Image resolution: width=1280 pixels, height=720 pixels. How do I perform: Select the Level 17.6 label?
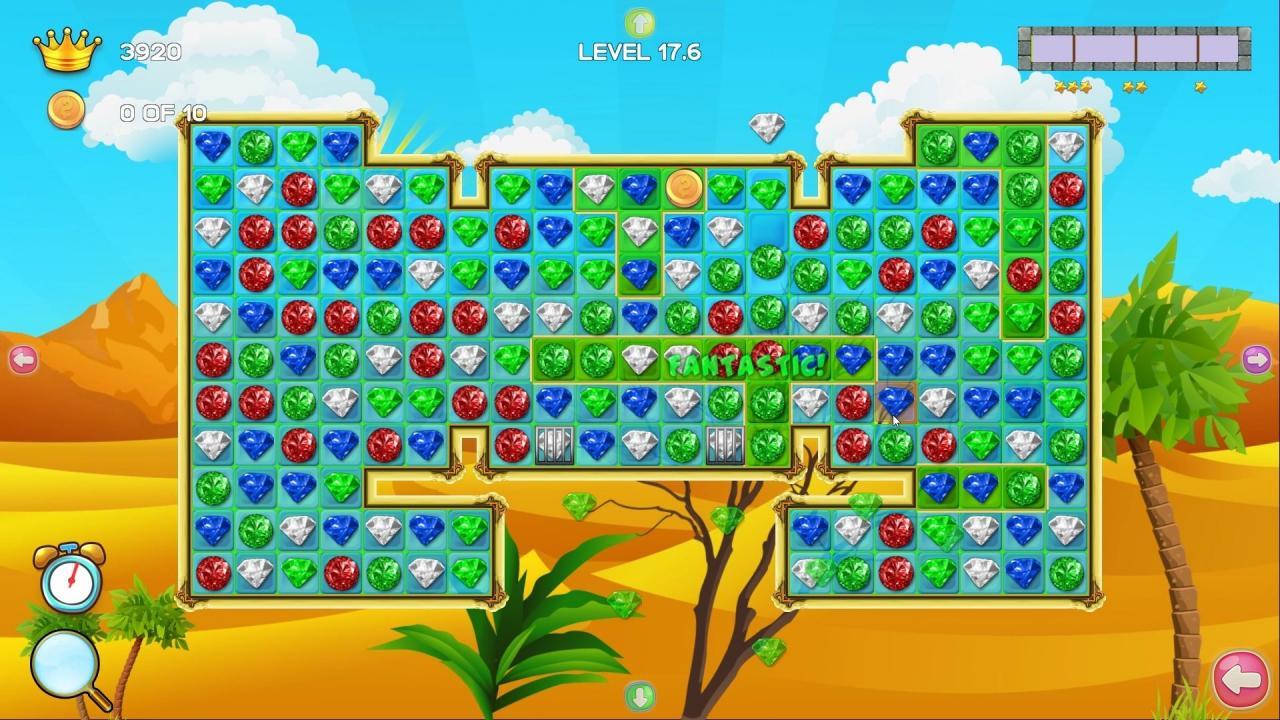(637, 53)
